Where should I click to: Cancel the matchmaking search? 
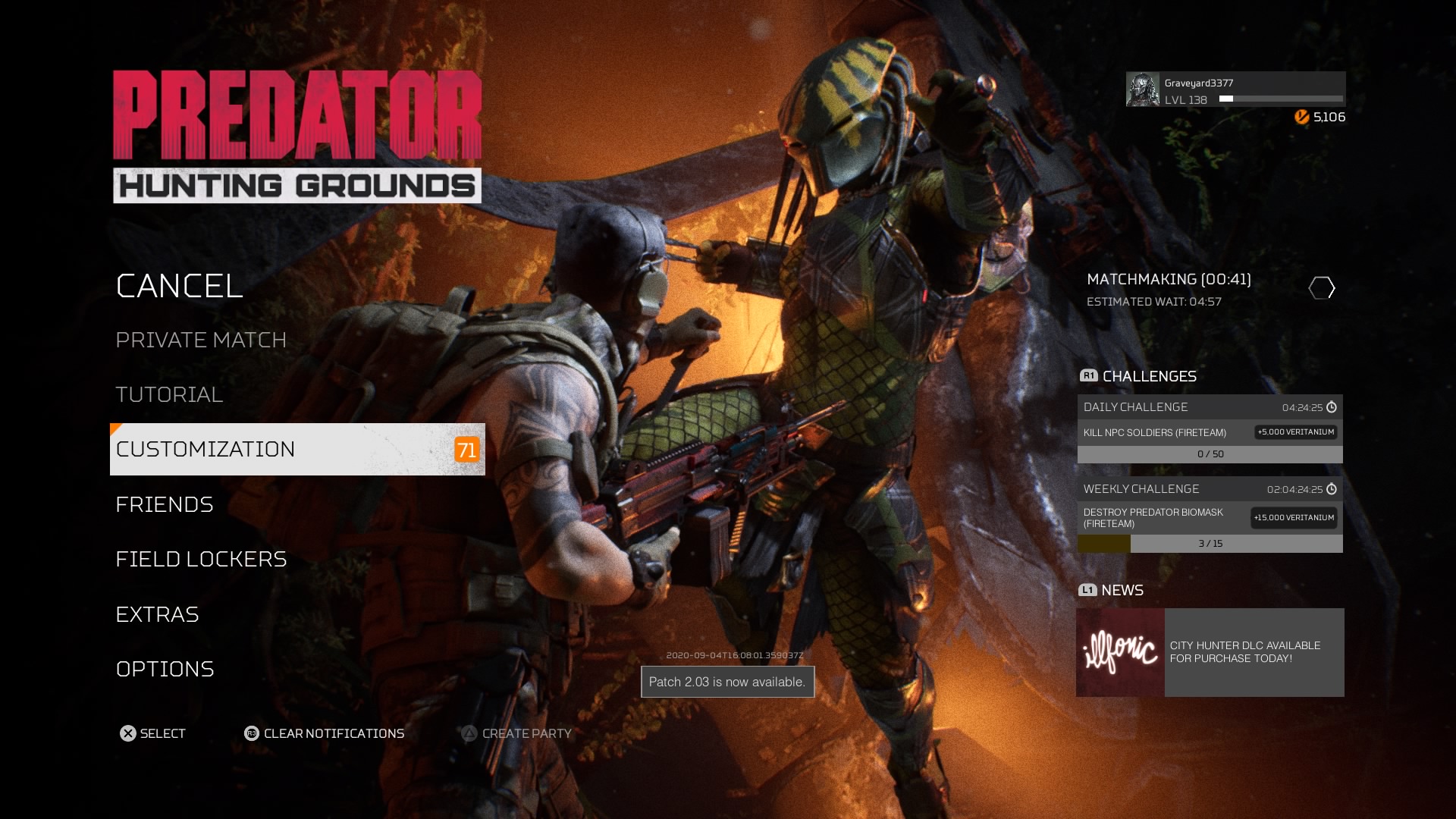click(180, 286)
